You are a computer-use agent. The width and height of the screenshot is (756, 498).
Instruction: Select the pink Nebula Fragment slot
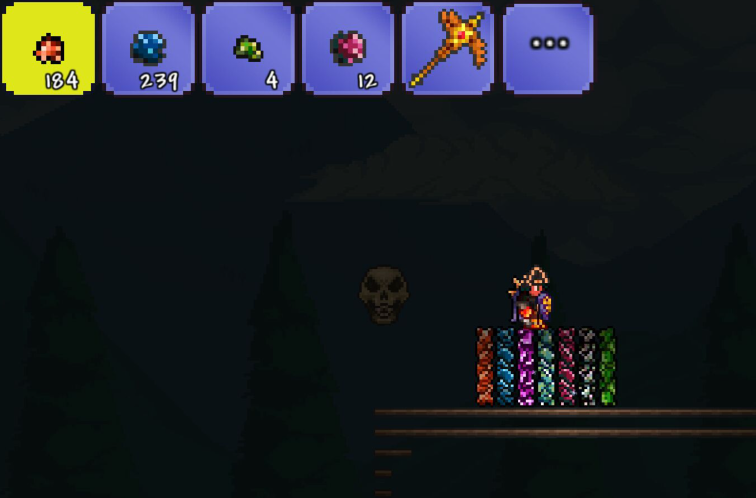click(348, 48)
